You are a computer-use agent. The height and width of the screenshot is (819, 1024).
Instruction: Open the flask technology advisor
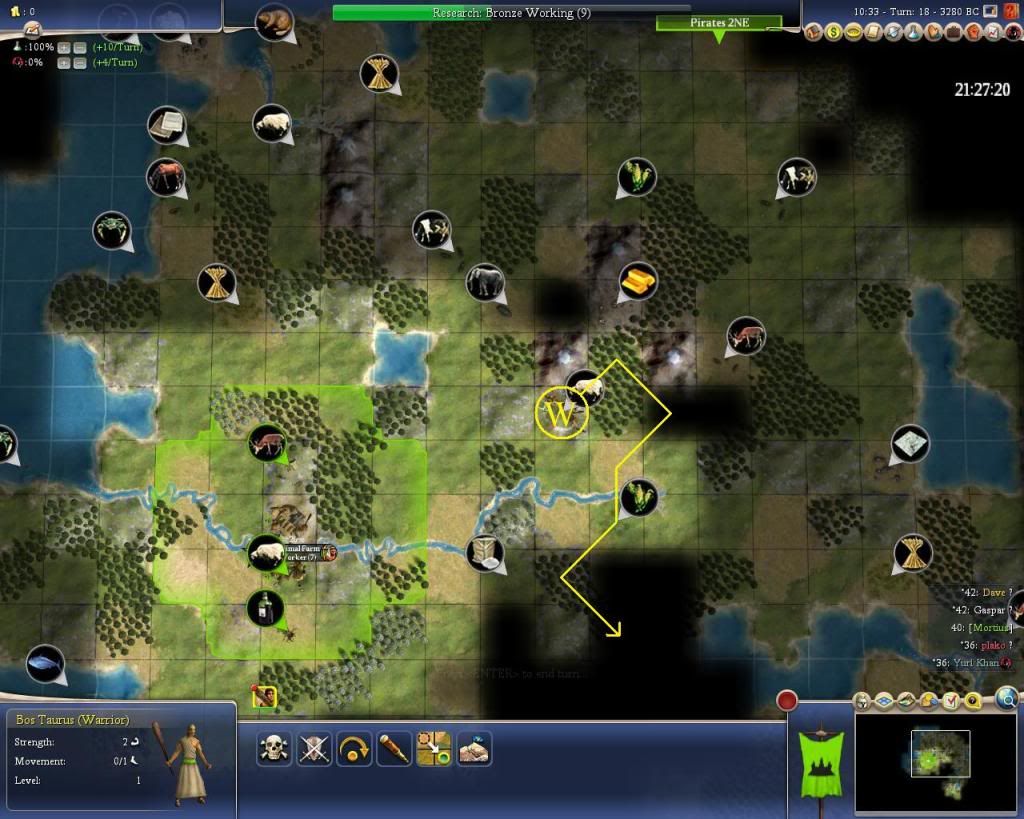[x=913, y=33]
